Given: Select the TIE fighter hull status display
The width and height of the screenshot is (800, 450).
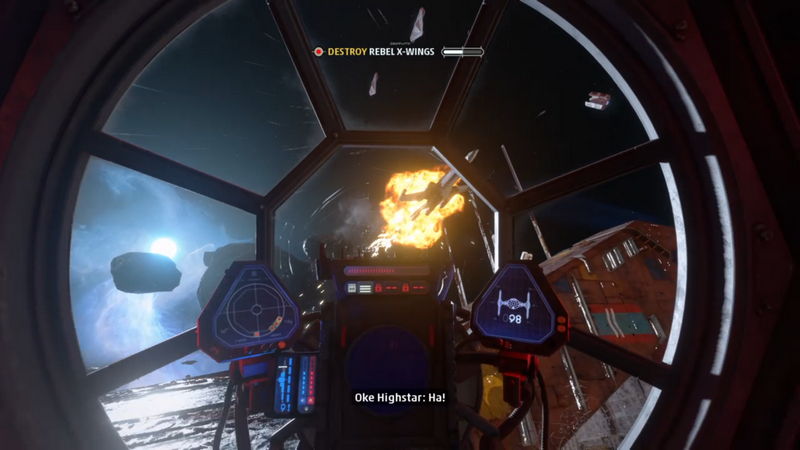Looking at the screenshot, I should click(x=517, y=306).
